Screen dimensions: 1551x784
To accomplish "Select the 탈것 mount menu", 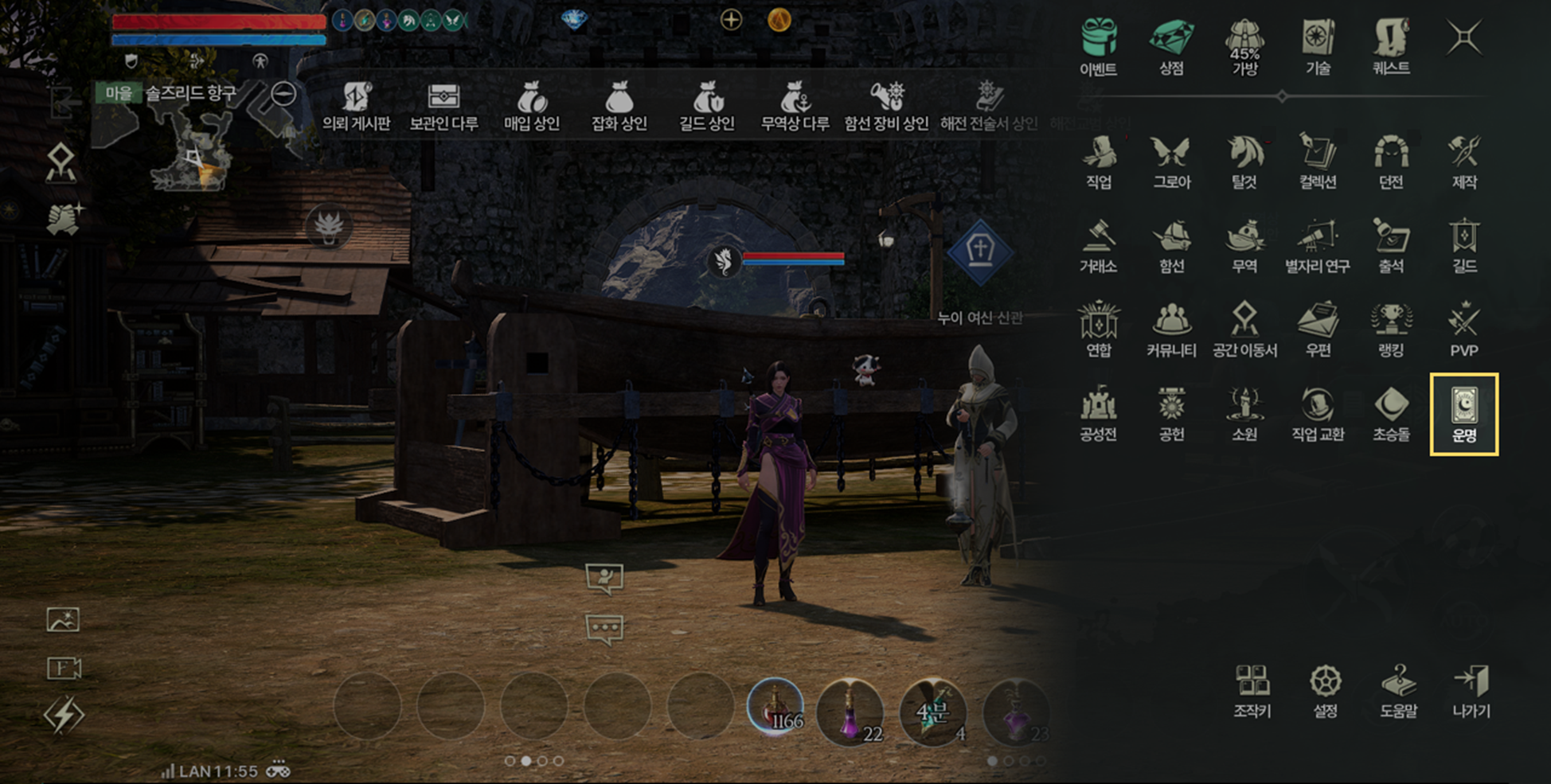I will coord(1244,162).
